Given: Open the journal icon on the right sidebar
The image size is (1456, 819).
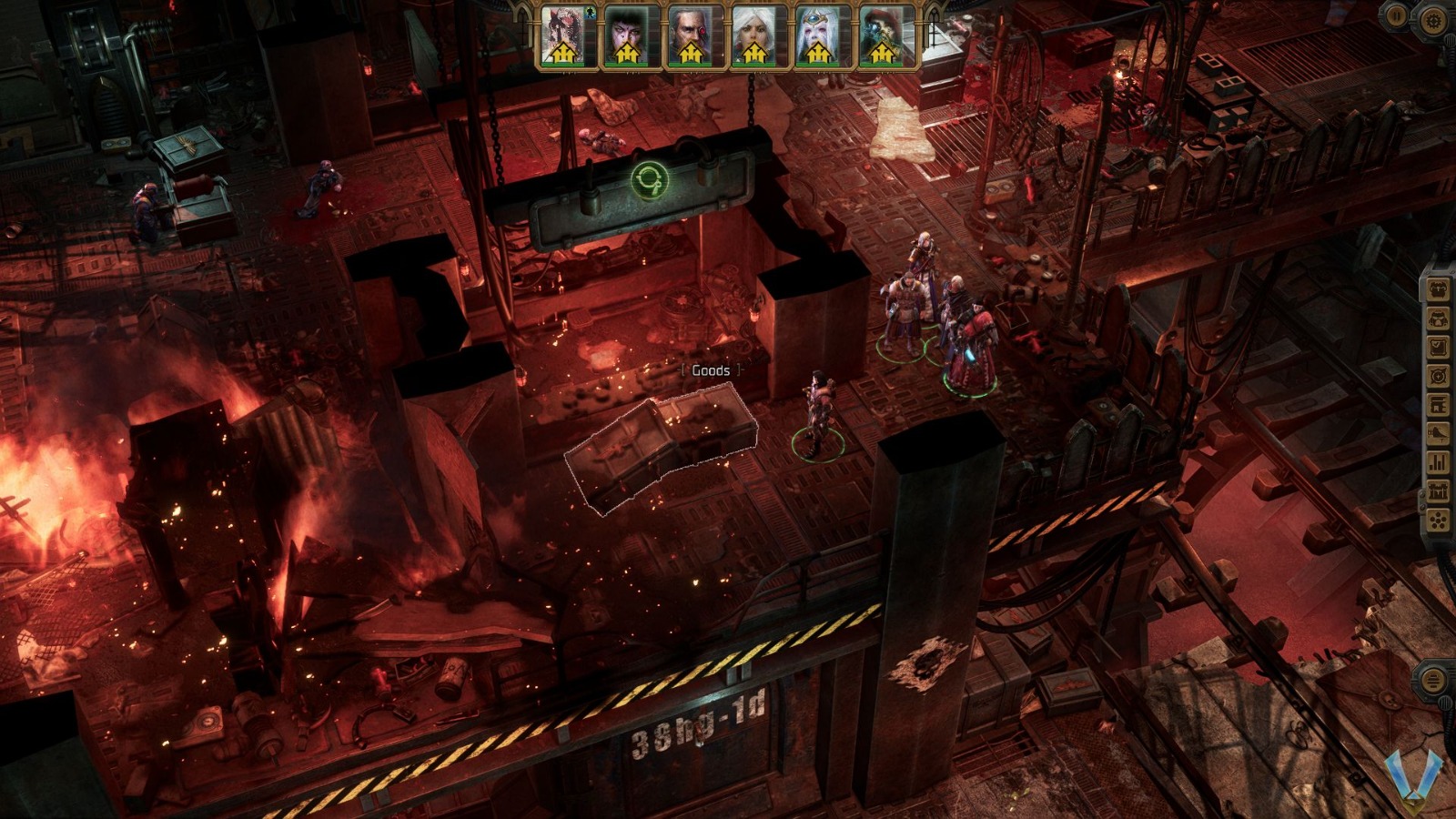Looking at the screenshot, I should coord(1438,346).
